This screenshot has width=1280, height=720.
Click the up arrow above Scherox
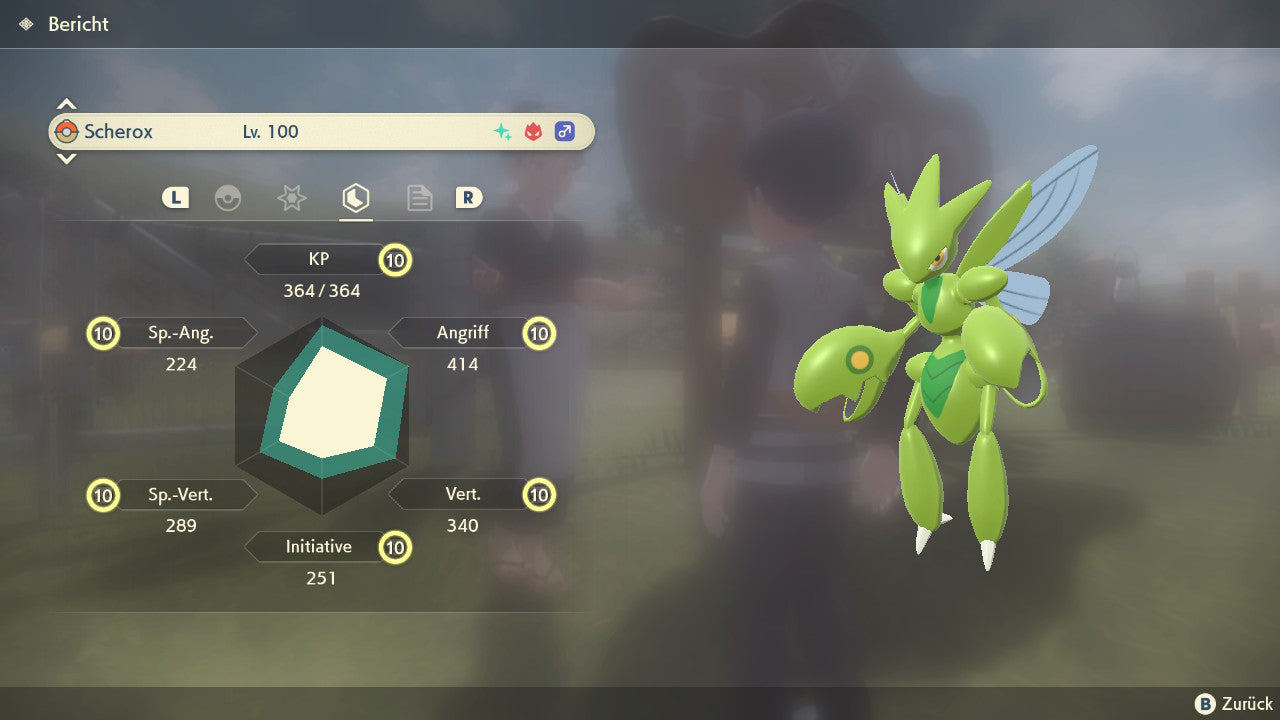click(x=66, y=104)
